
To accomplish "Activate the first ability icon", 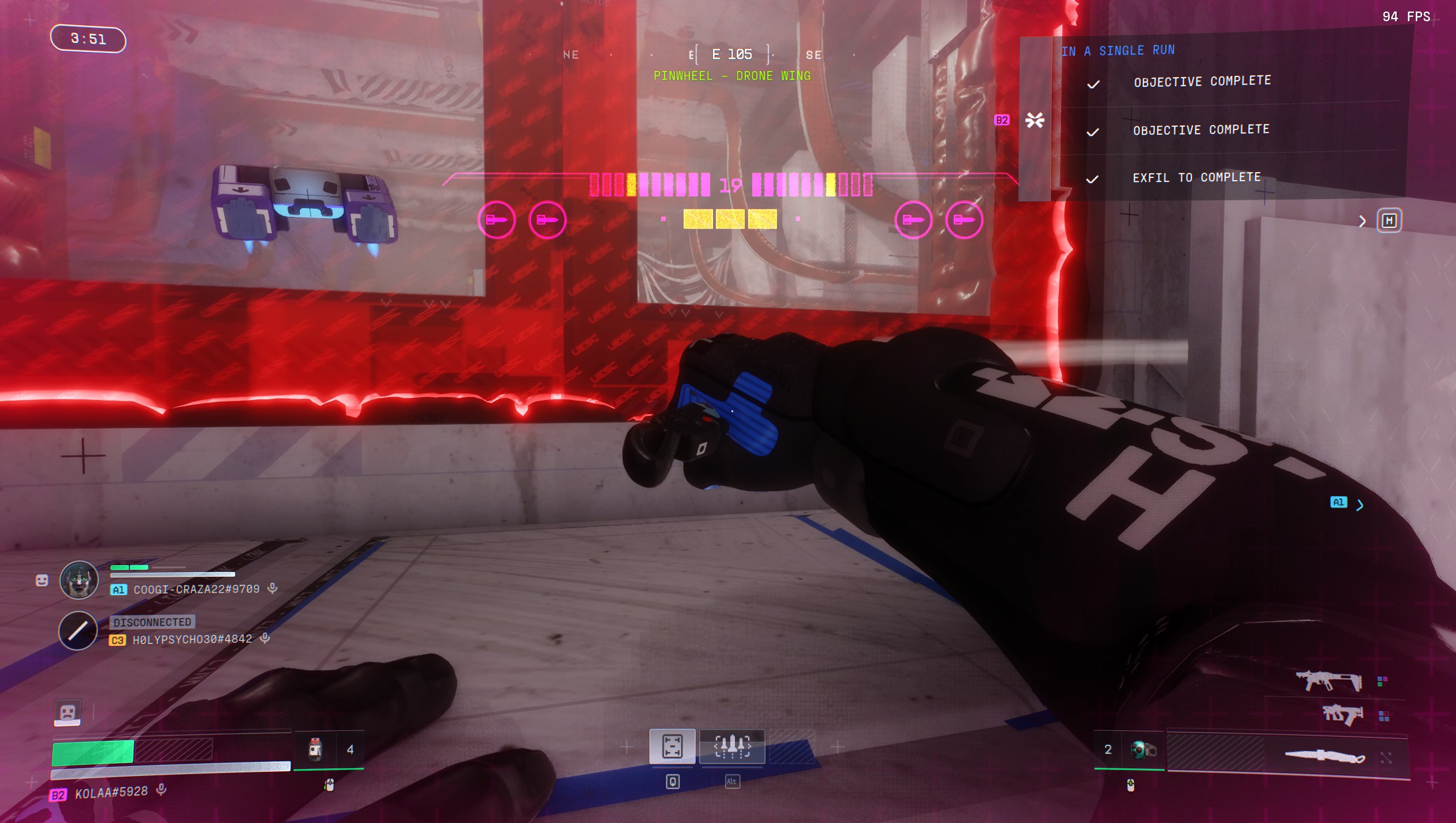I will 672,746.
